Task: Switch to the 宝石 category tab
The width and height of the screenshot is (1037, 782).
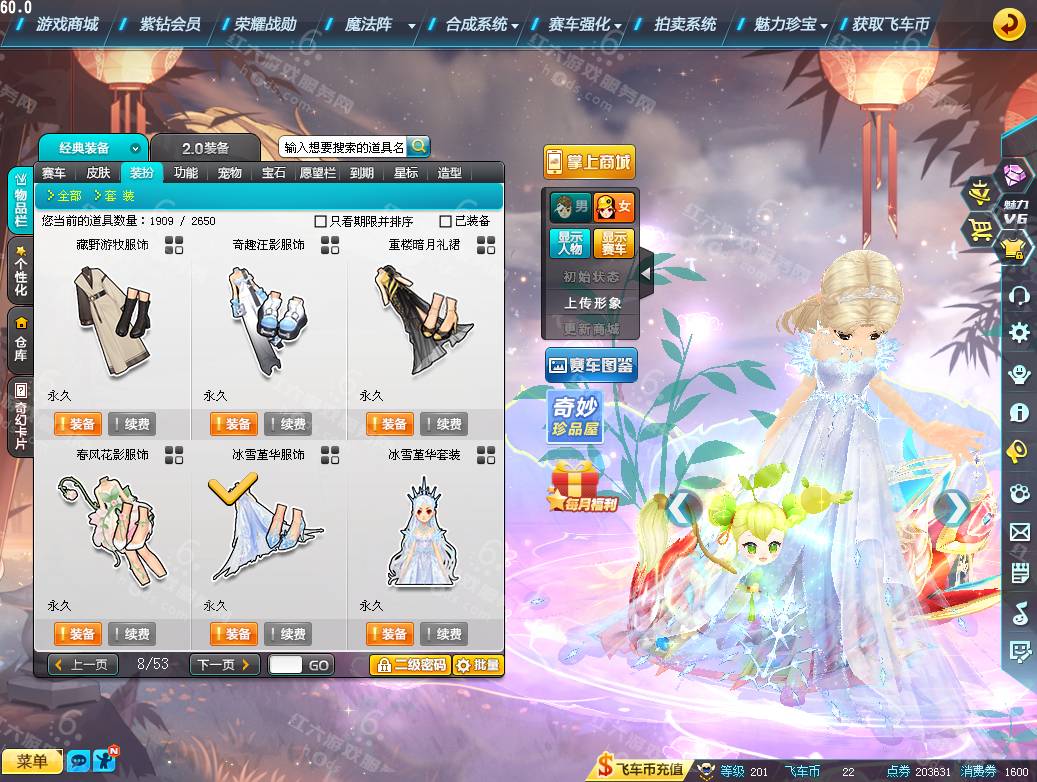Action: [x=274, y=173]
